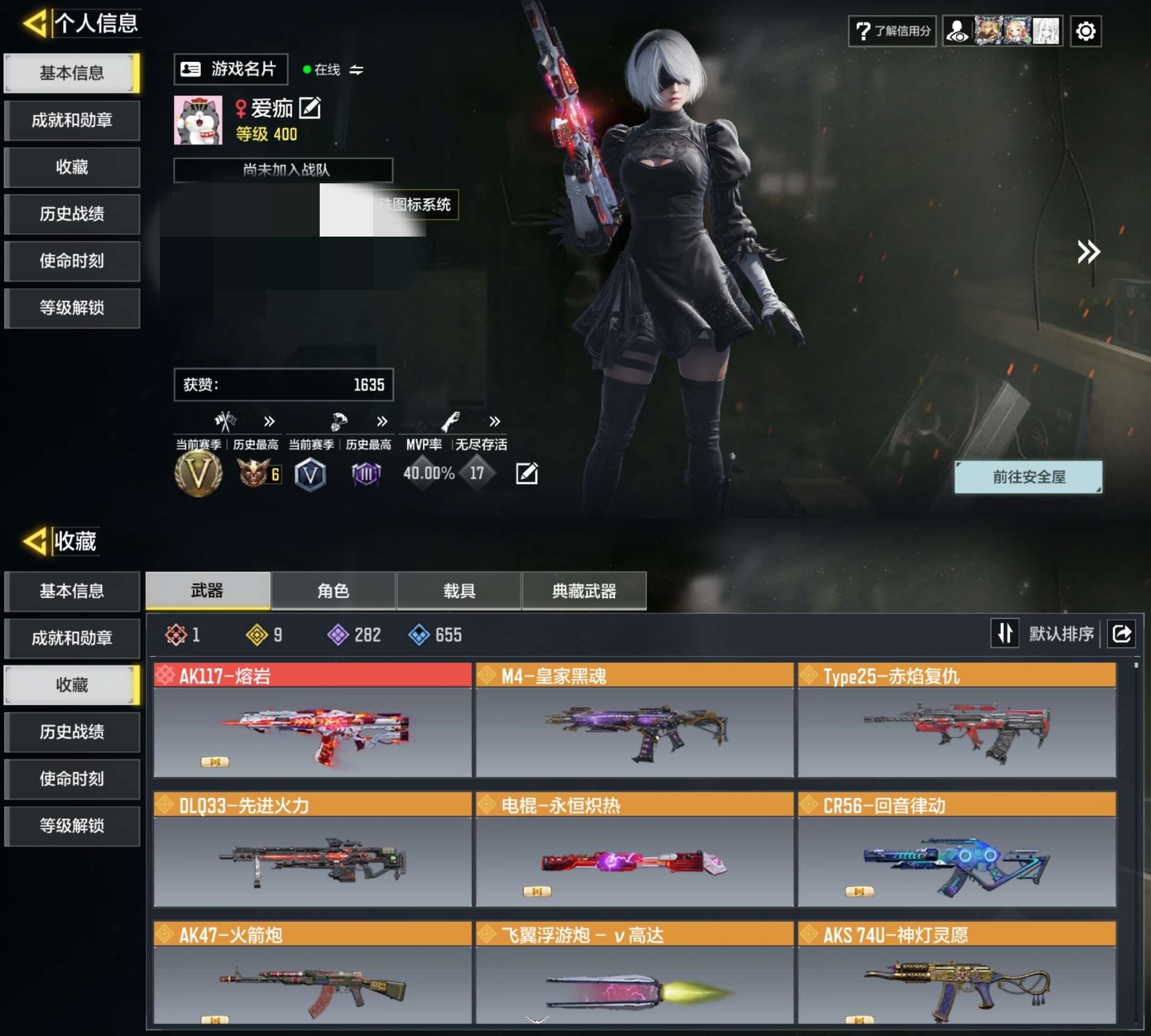This screenshot has height=1036, width=1151.
Task: Change sorting with 默认排序 button
Action: (x=1046, y=634)
